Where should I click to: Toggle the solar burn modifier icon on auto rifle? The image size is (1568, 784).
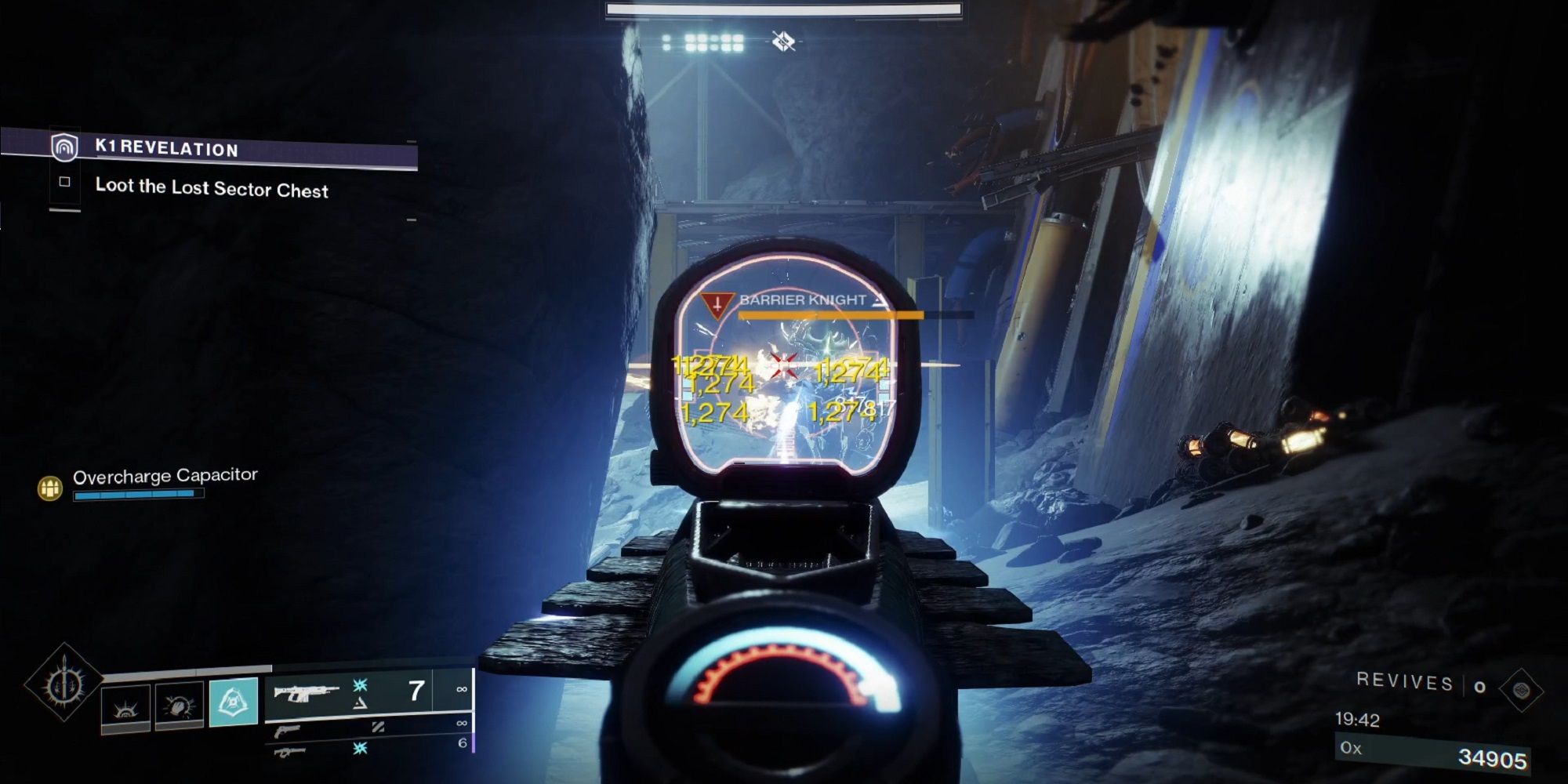(360, 683)
